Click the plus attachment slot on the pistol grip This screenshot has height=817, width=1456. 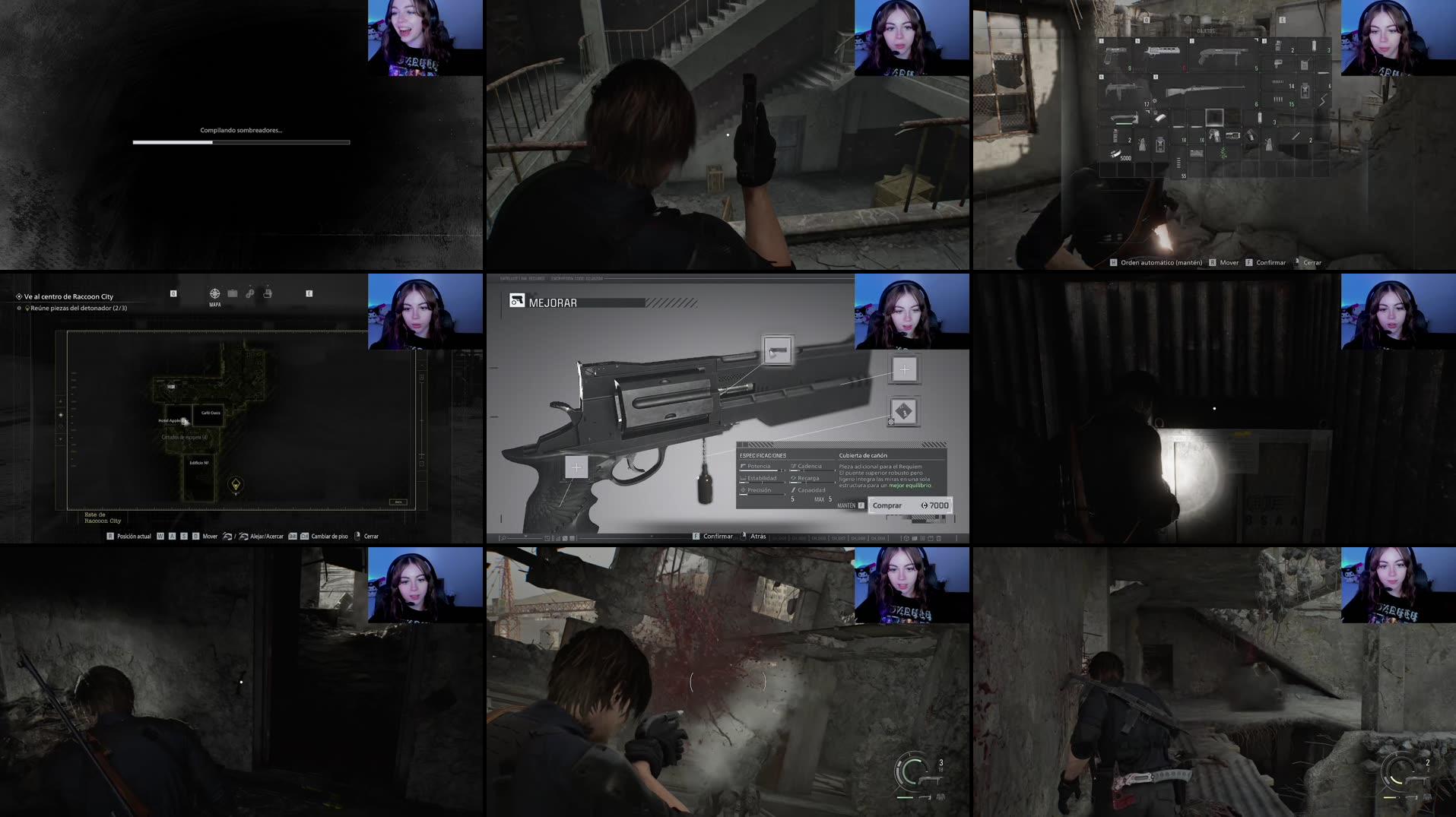[x=576, y=467]
